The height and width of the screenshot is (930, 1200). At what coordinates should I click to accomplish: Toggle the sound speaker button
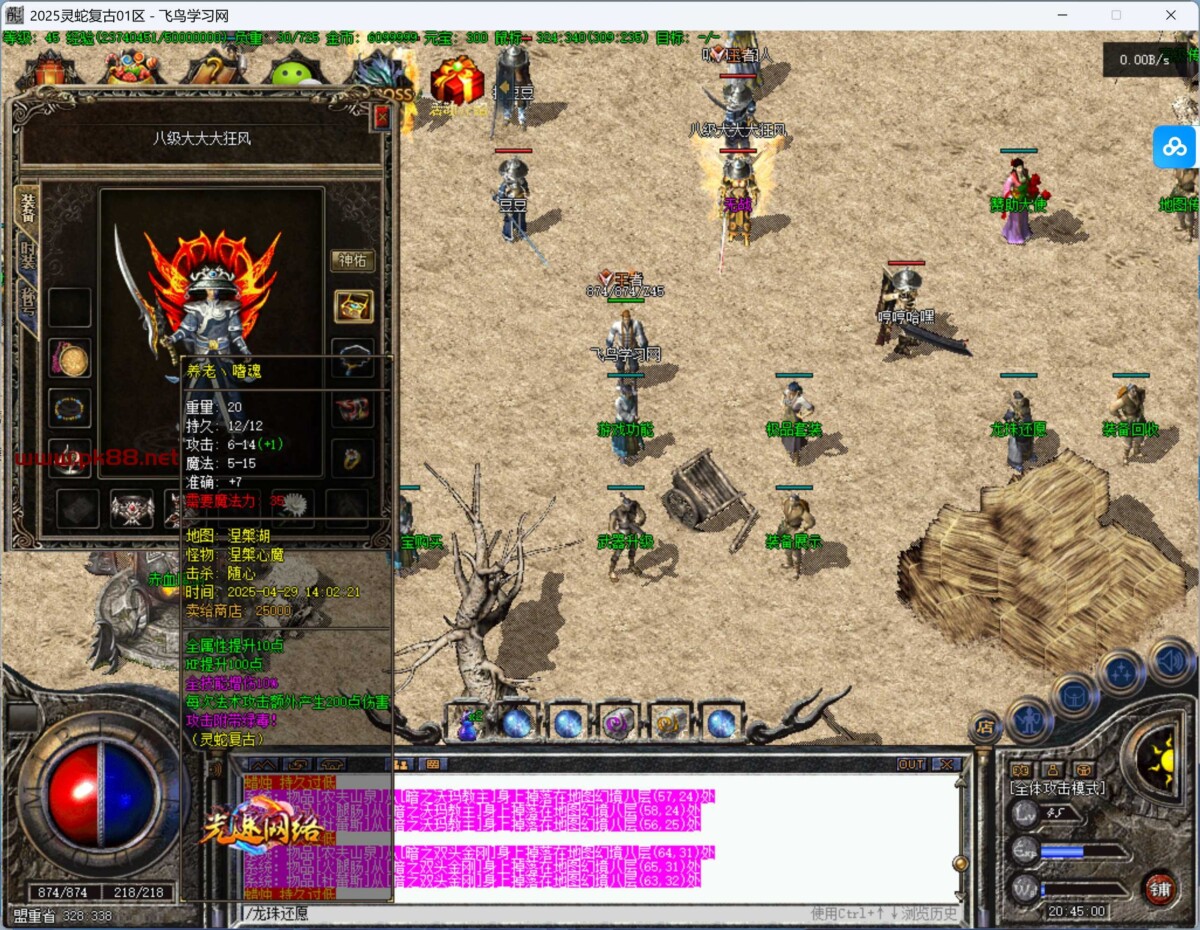(x=1170, y=661)
